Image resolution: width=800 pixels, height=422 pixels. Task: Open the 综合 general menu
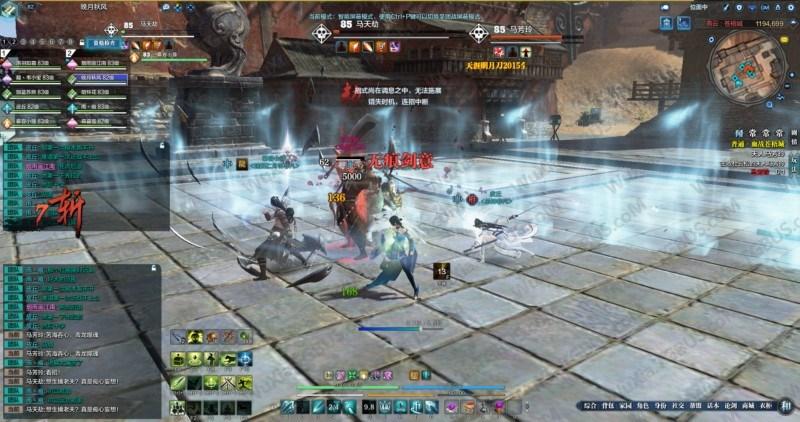tap(589, 406)
